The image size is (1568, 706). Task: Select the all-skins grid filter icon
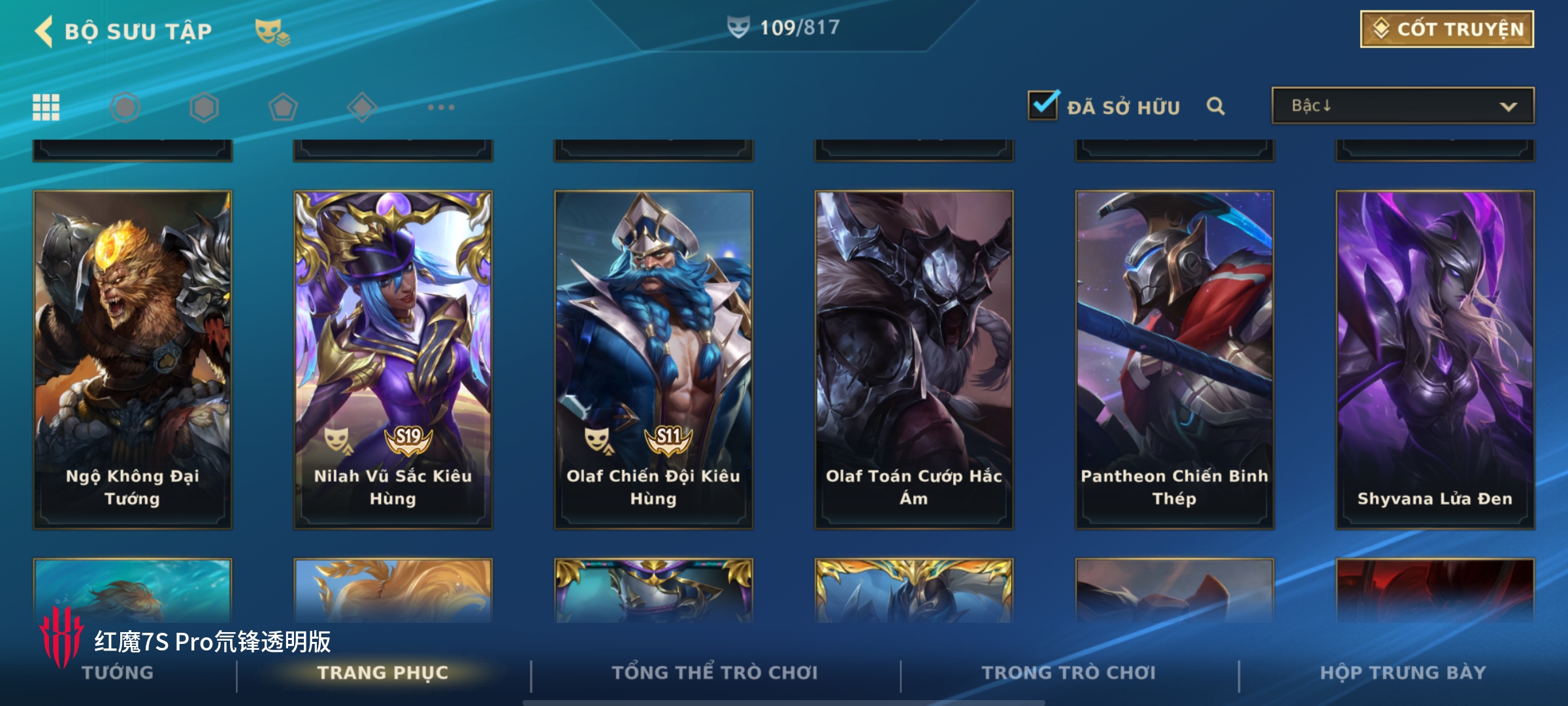pos(46,107)
